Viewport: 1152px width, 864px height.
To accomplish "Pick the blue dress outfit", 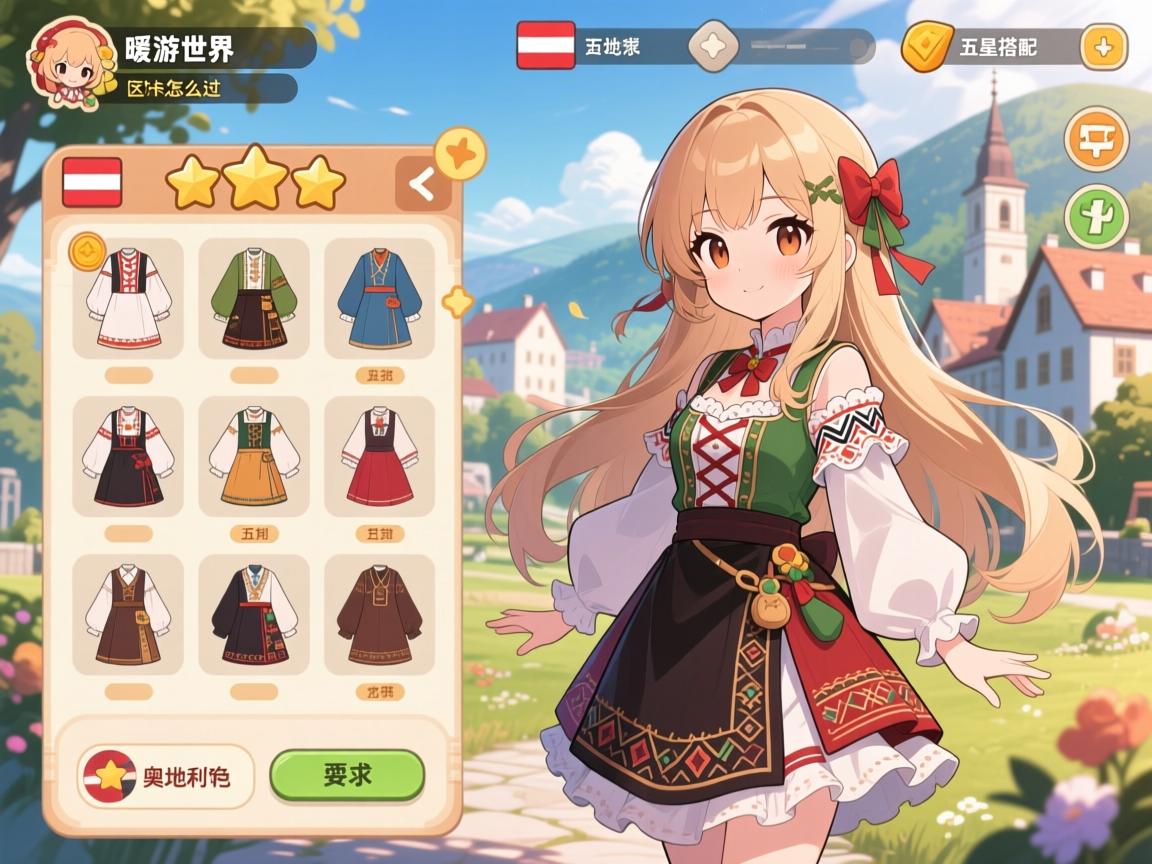I will pos(379,298).
